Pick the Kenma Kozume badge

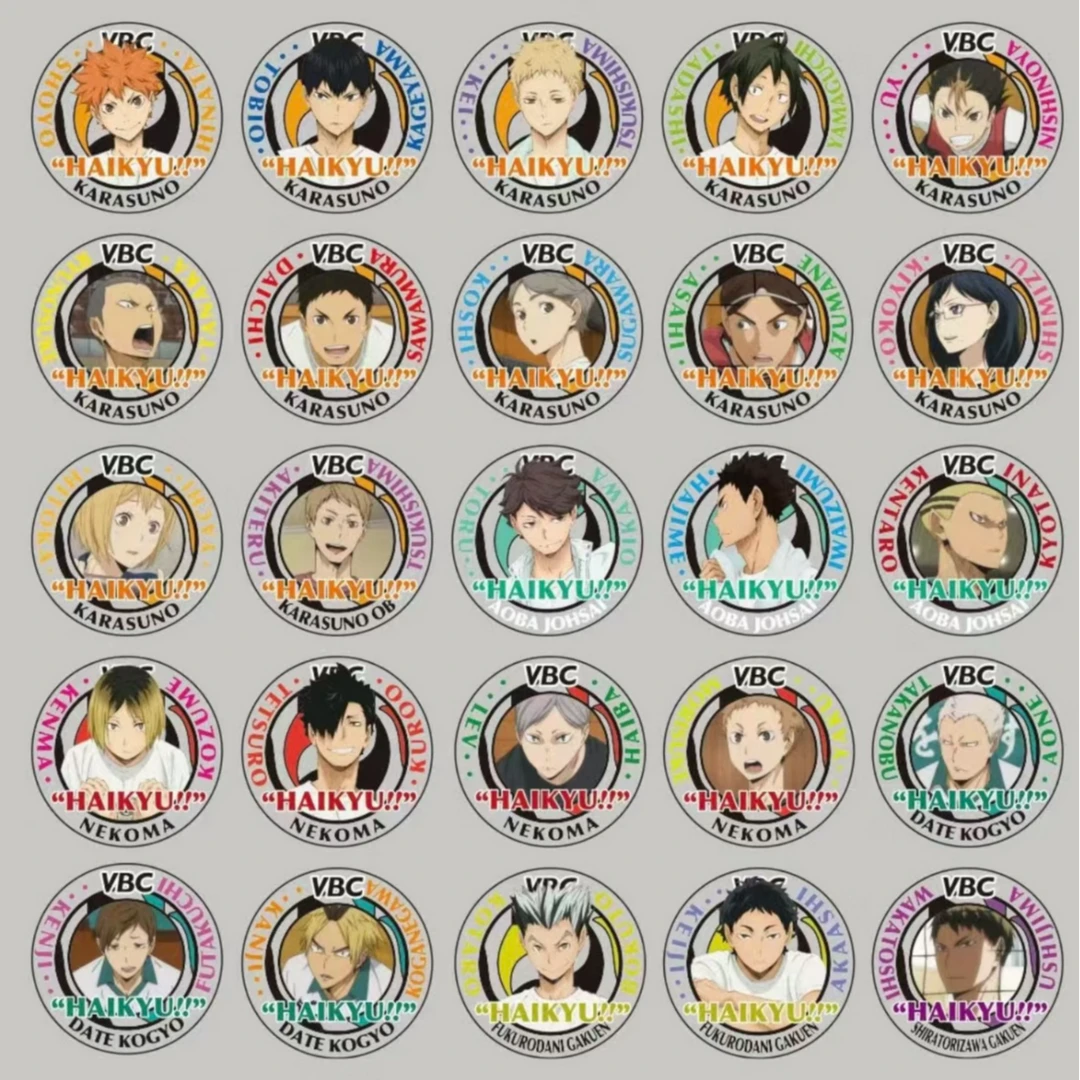tap(126, 750)
